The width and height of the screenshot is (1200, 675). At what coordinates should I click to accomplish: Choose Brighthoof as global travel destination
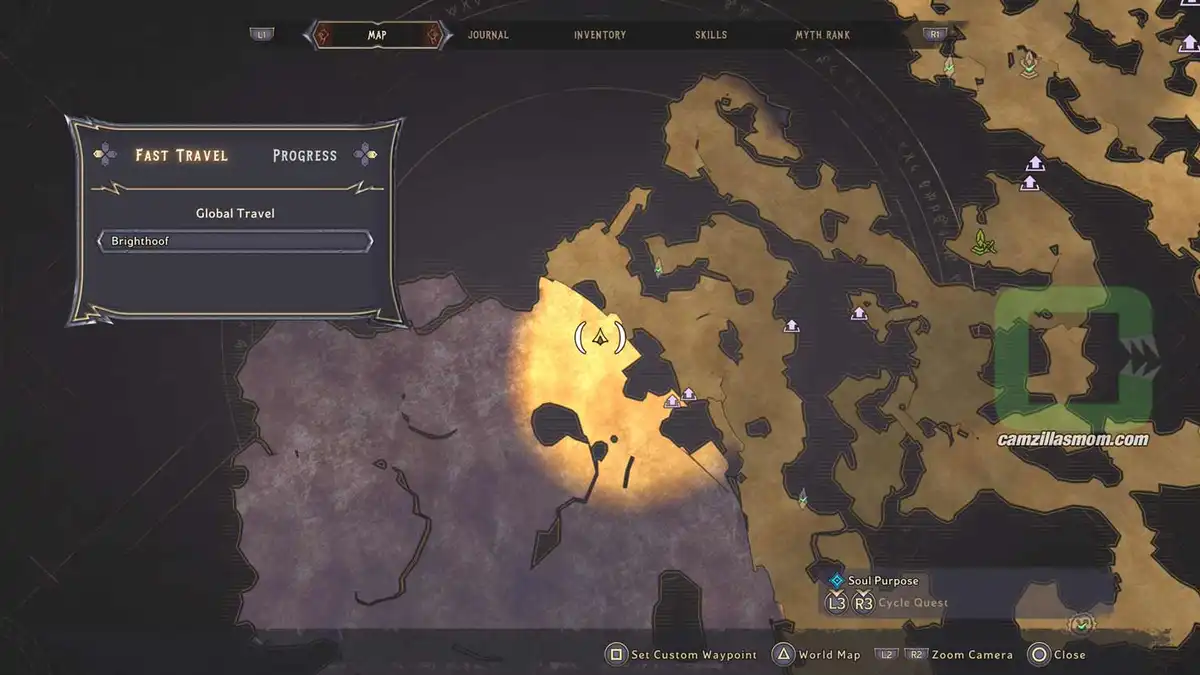tap(235, 242)
